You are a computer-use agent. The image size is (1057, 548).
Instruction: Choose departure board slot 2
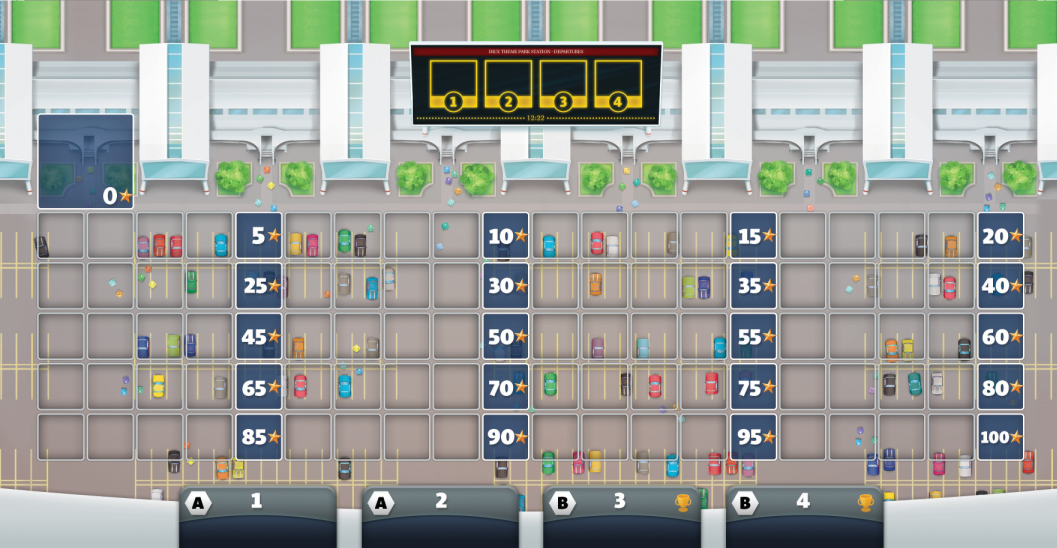[x=508, y=83]
